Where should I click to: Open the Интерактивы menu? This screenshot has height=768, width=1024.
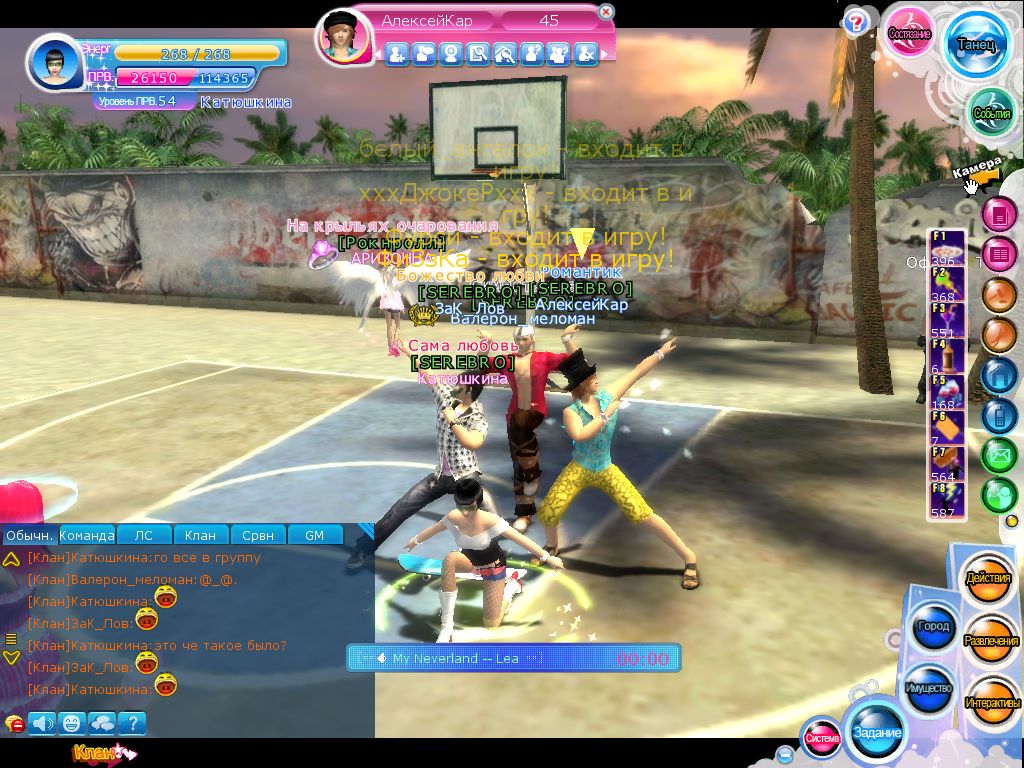[x=992, y=703]
